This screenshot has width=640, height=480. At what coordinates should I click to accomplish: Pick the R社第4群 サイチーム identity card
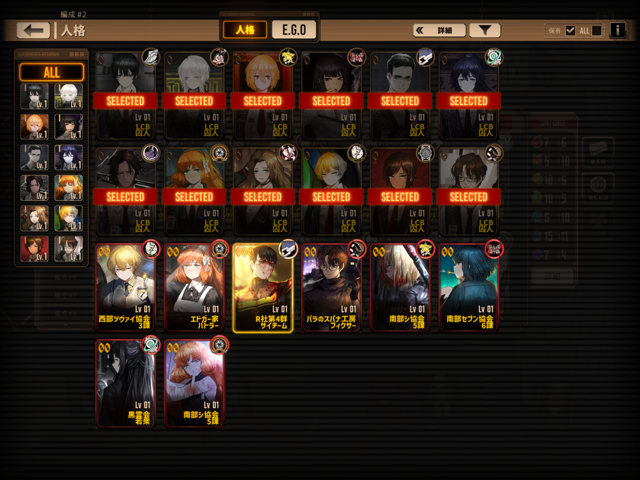pos(263,287)
